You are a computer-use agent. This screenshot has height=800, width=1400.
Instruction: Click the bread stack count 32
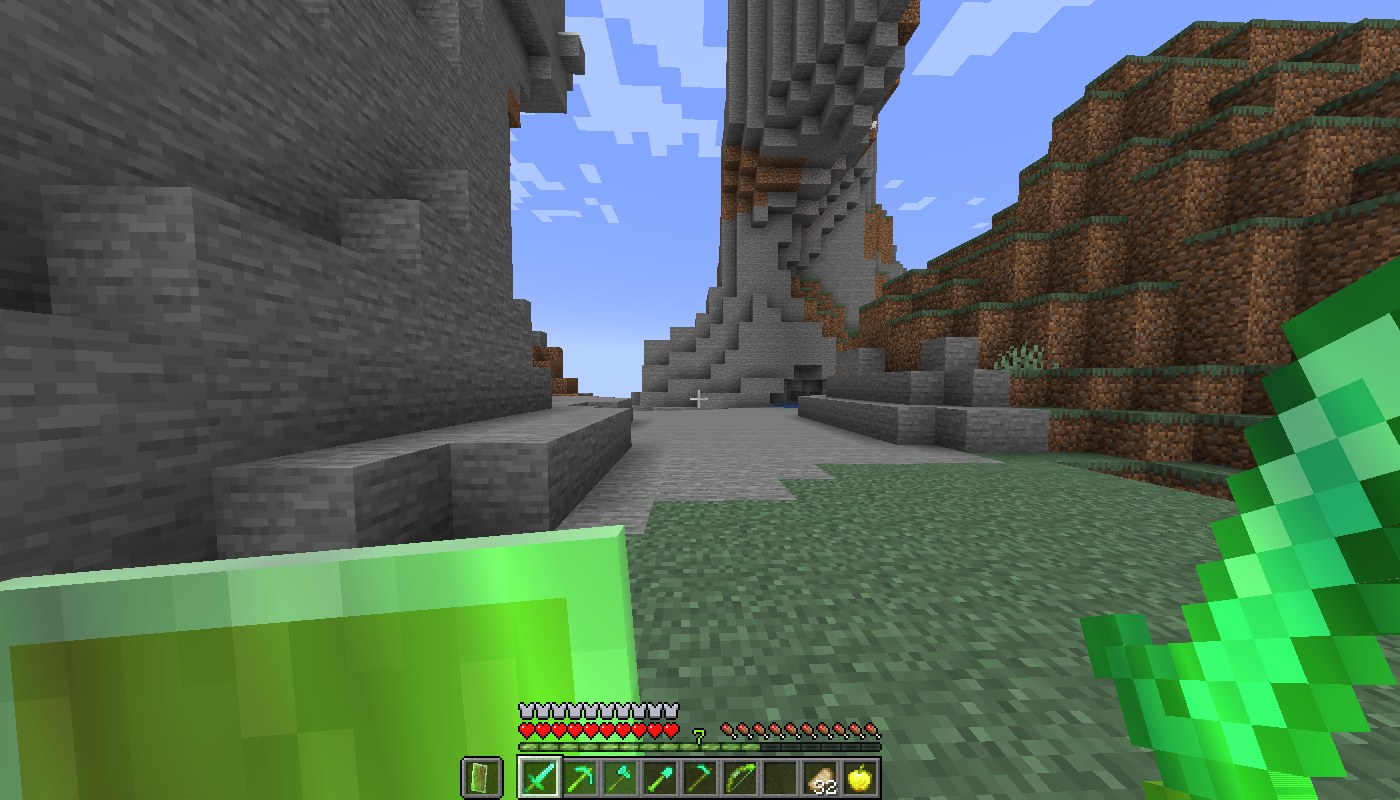(x=827, y=785)
